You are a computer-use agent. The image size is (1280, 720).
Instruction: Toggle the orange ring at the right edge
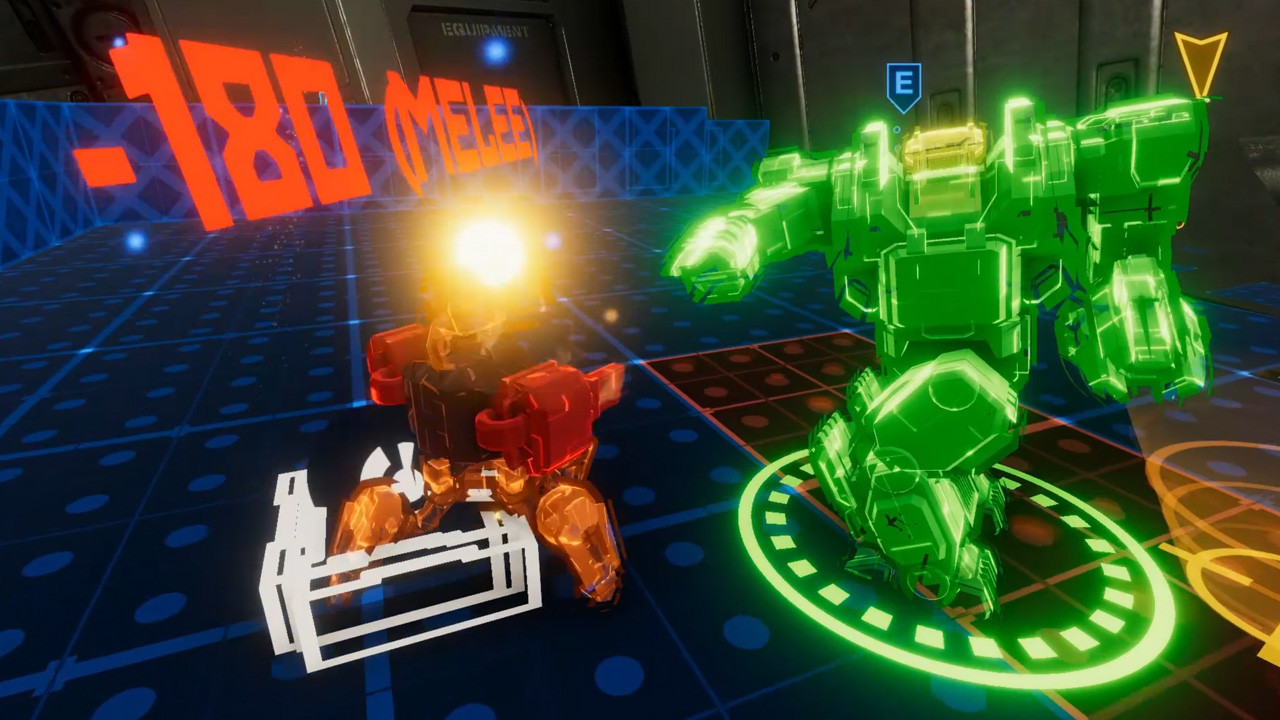pyautogui.click(x=1230, y=540)
